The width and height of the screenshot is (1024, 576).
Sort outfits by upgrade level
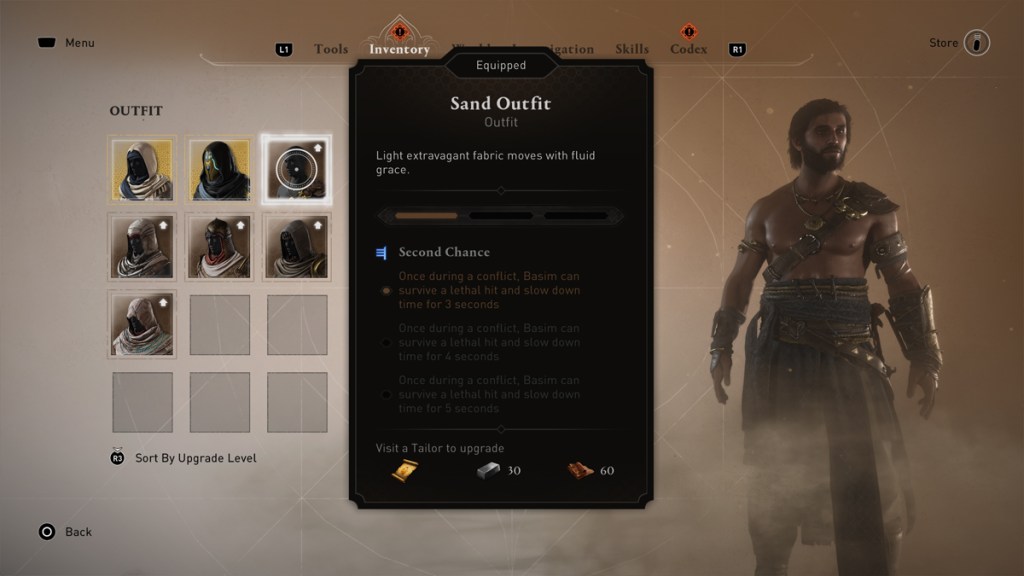[x=195, y=458]
